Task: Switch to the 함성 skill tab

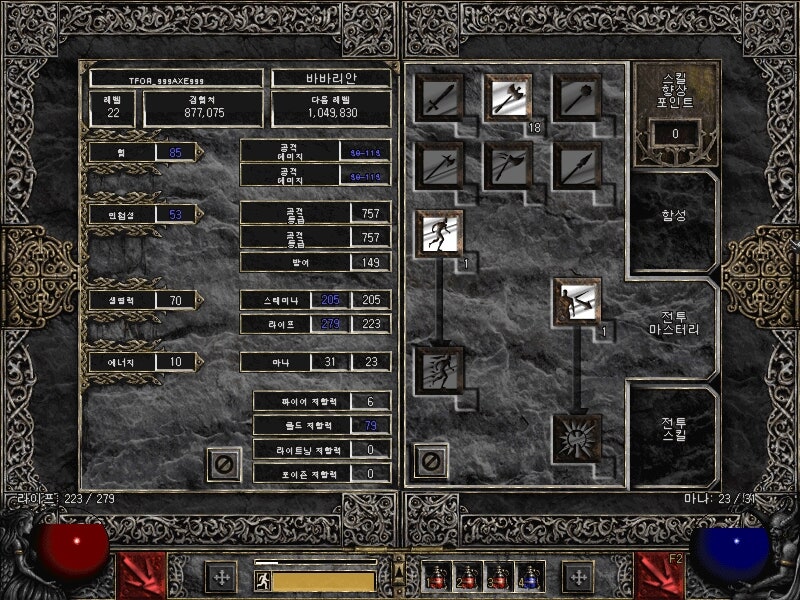Action: point(672,214)
